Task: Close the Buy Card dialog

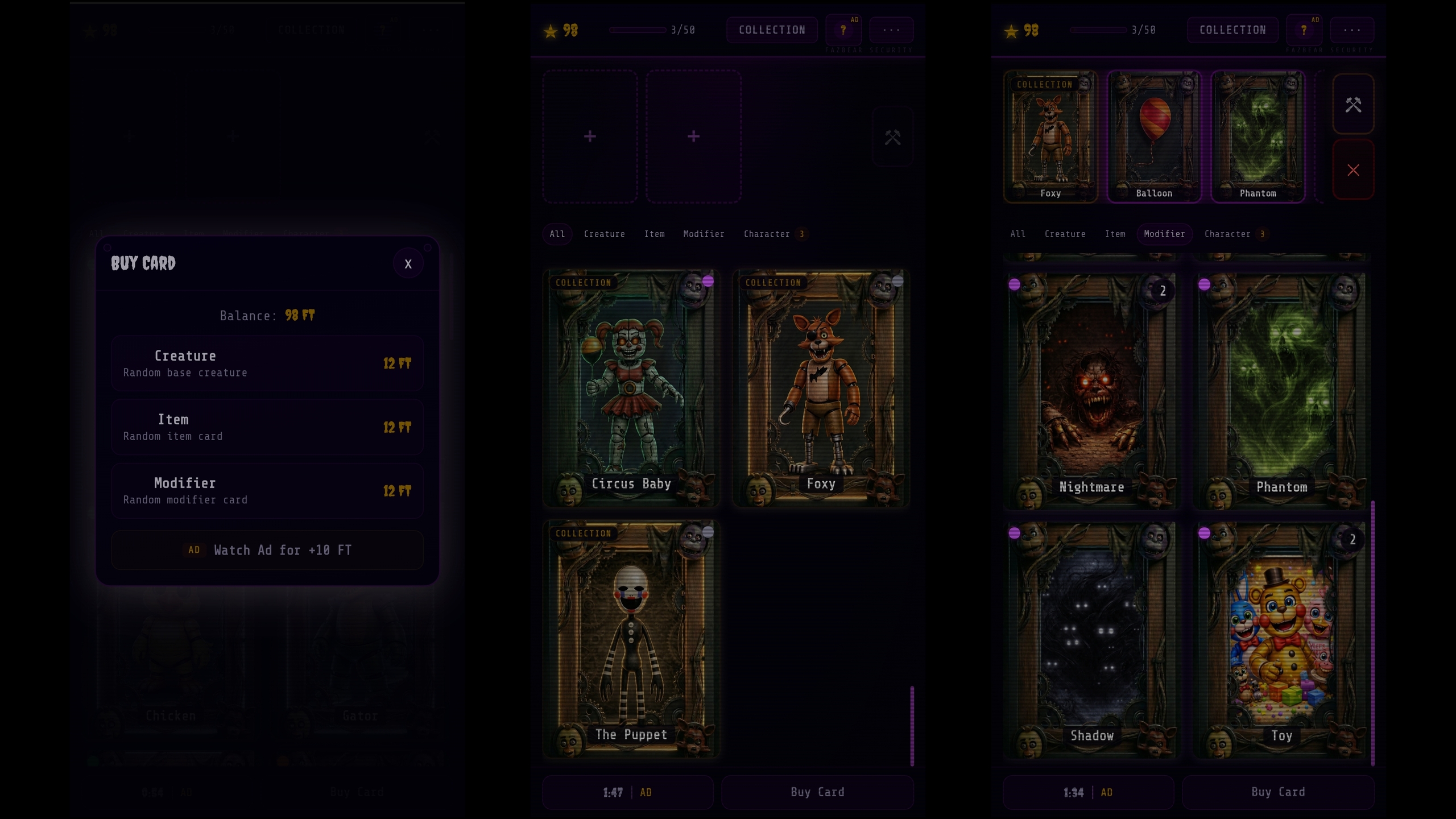Action: click(408, 264)
